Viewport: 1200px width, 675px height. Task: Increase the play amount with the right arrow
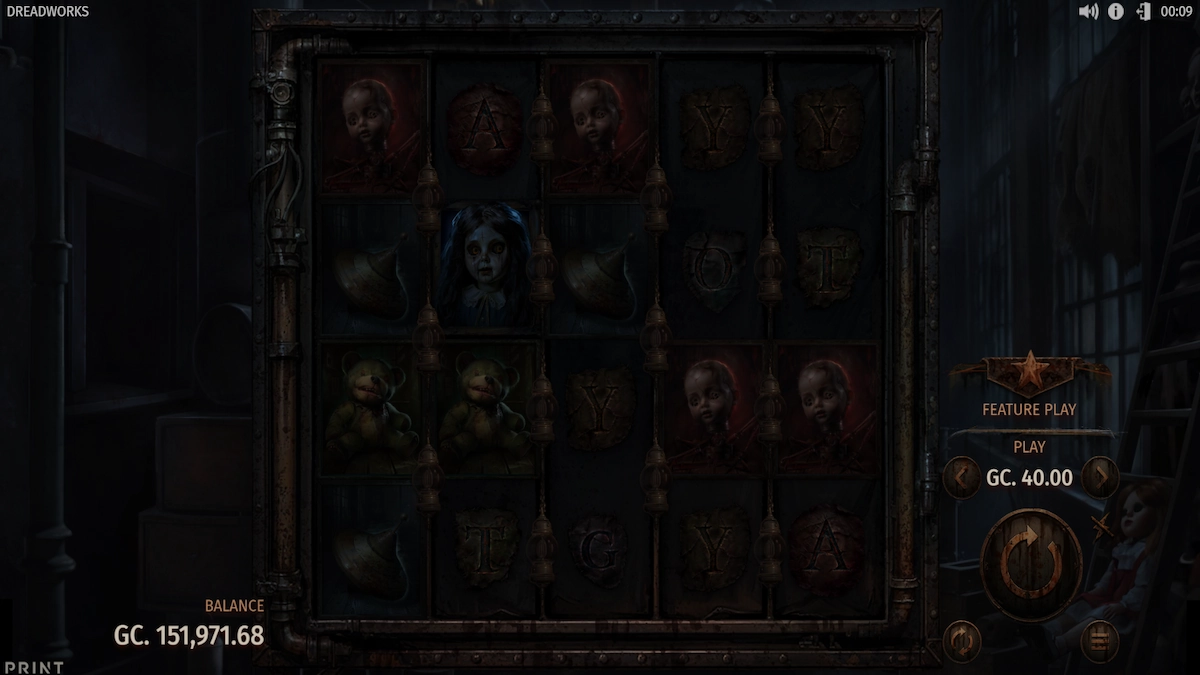[x=1100, y=477]
